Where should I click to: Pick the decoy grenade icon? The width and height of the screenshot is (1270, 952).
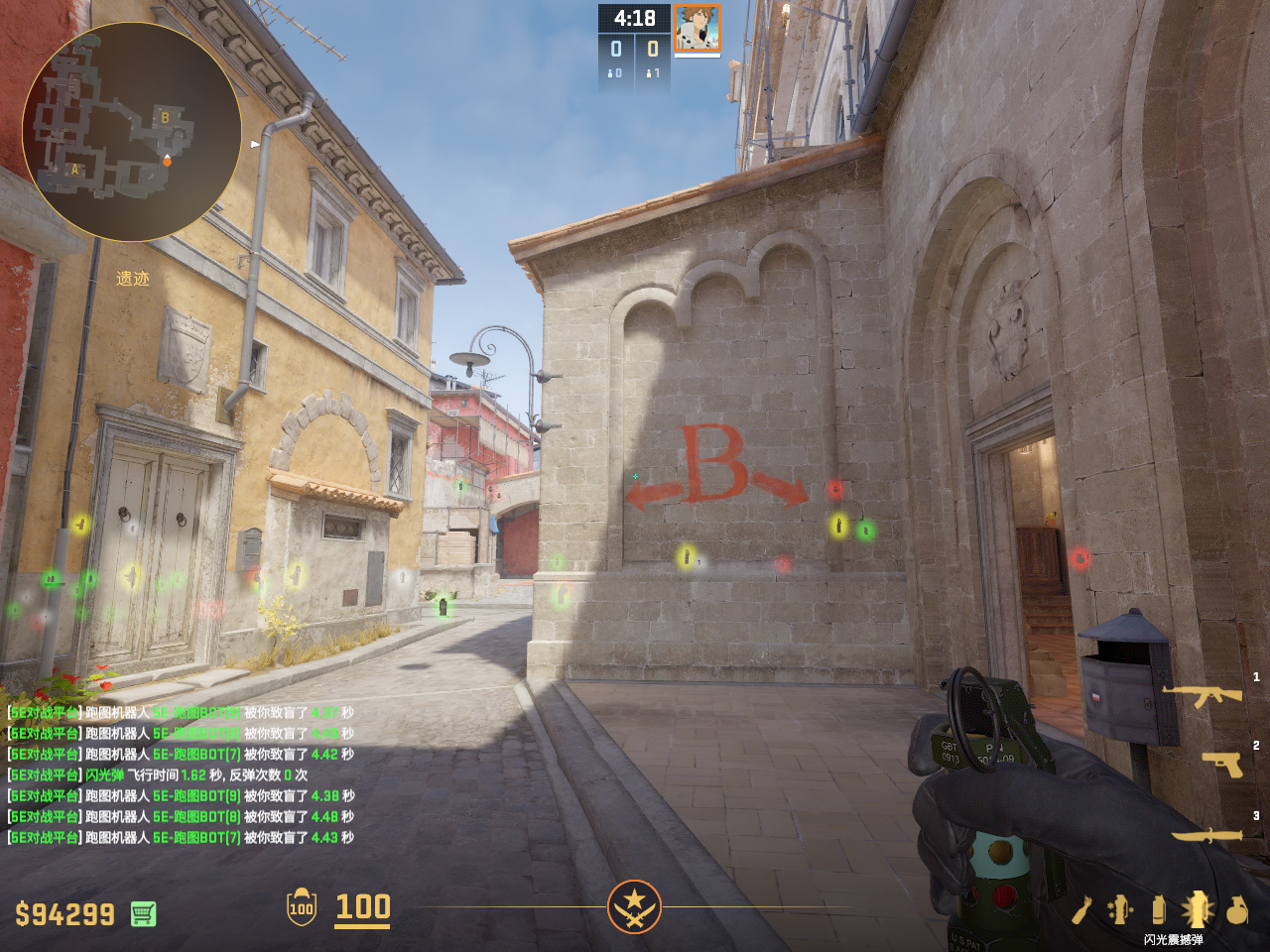click(1120, 909)
